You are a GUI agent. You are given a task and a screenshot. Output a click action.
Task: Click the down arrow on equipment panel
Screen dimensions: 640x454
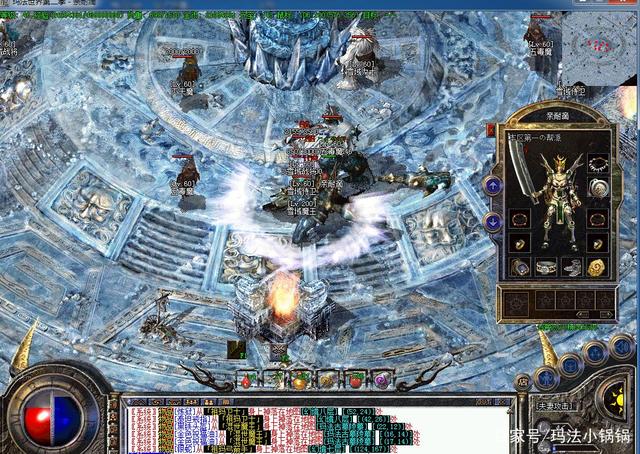click(x=492, y=222)
